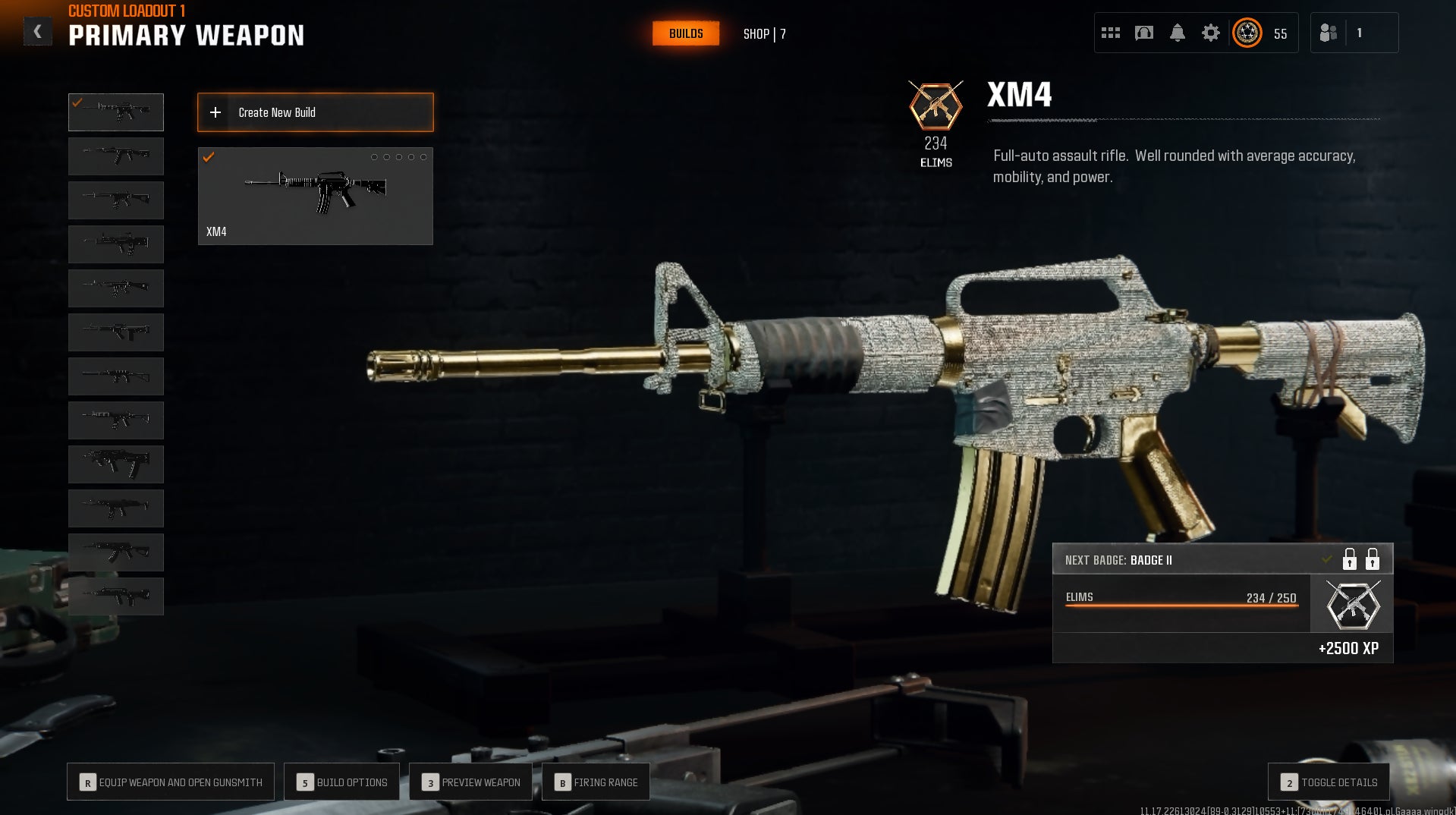The height and width of the screenshot is (815, 1456).
Task: Toggle weapon details
Action: [1329, 782]
